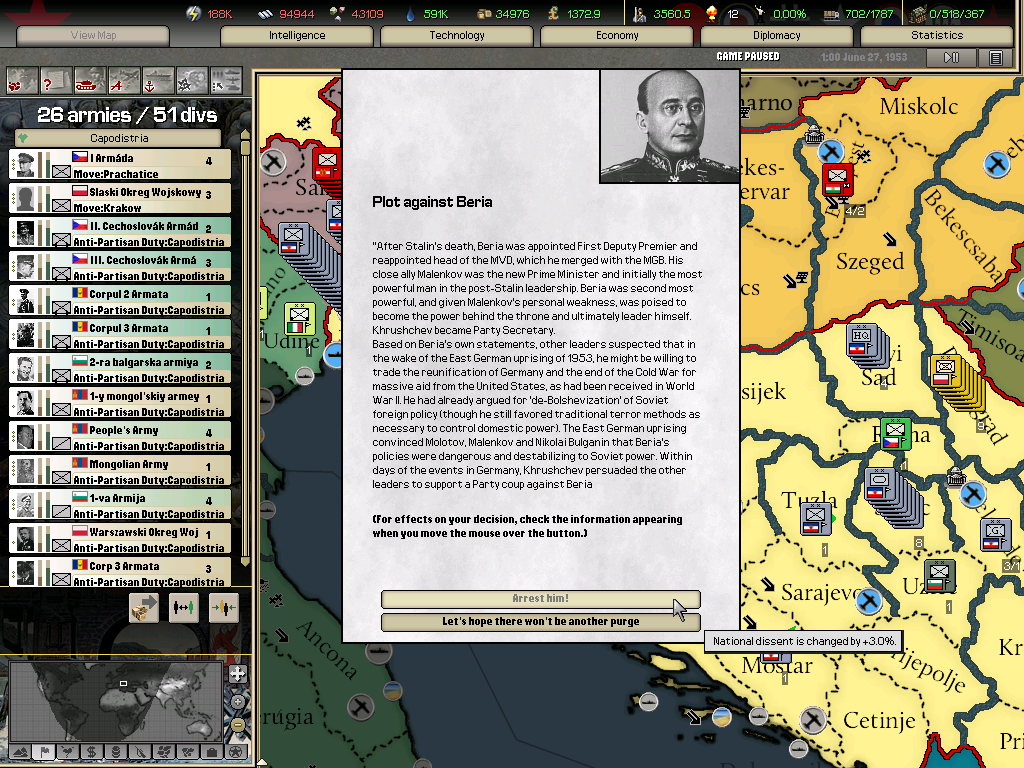This screenshot has height=768, width=1024.
Task: Show the Statistics tab
Action: point(937,36)
